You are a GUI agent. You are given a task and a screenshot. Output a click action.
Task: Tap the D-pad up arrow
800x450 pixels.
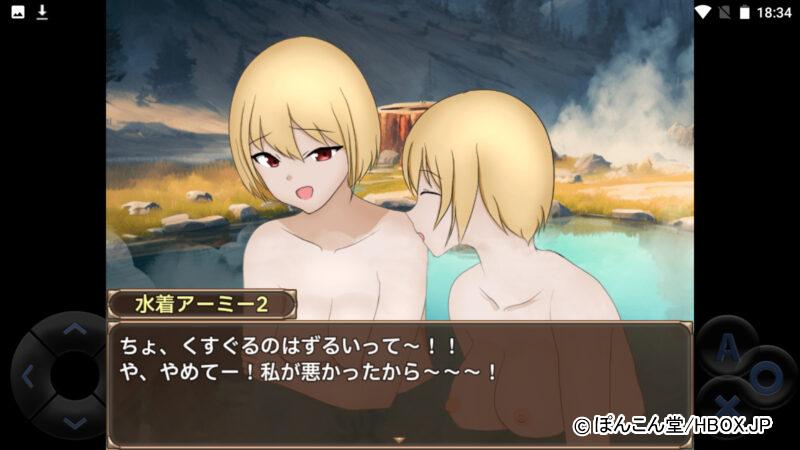click(75, 331)
